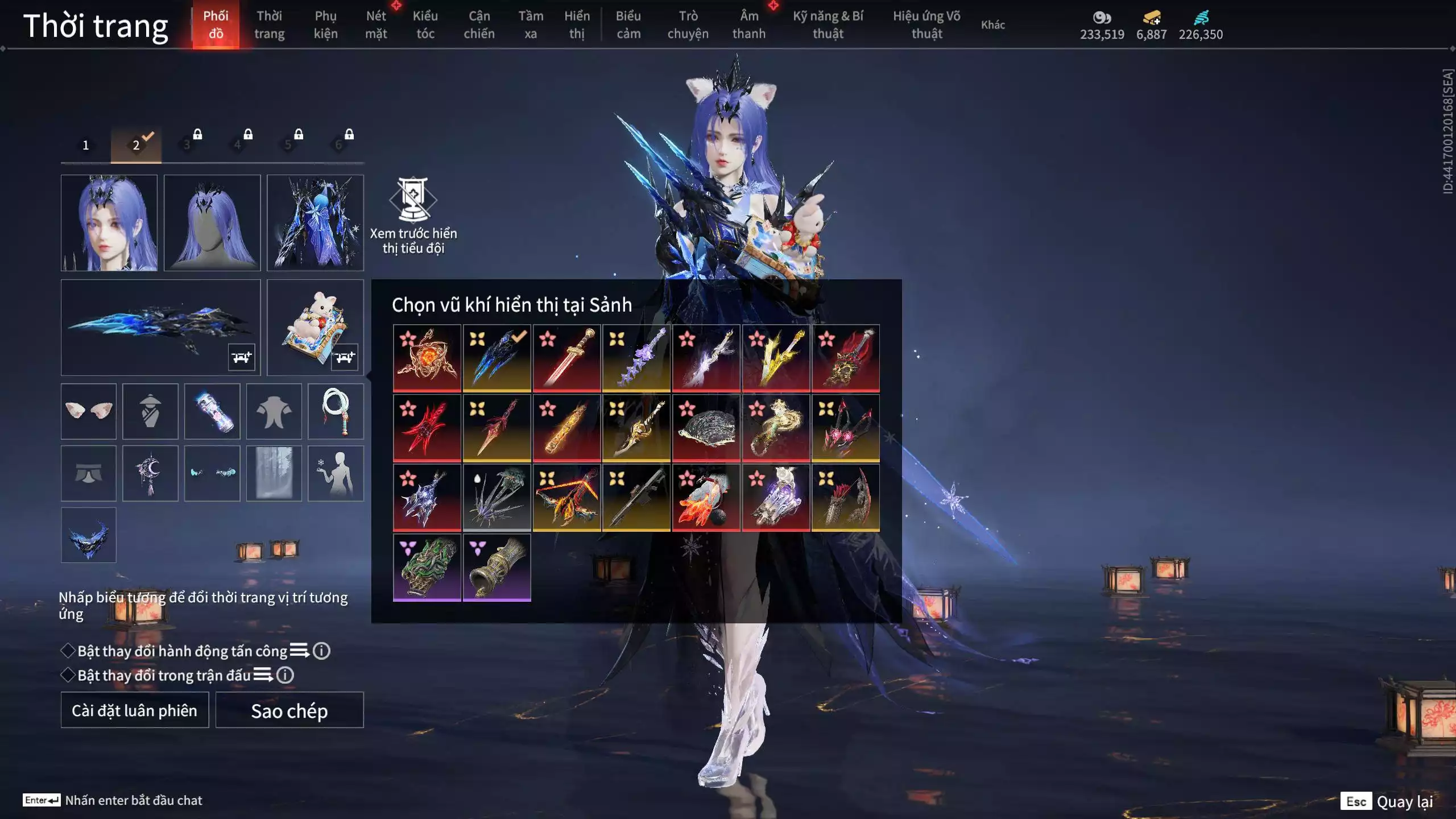1456x819 pixels.
Task: Switch to the Thời trang tab
Action: coord(269,24)
